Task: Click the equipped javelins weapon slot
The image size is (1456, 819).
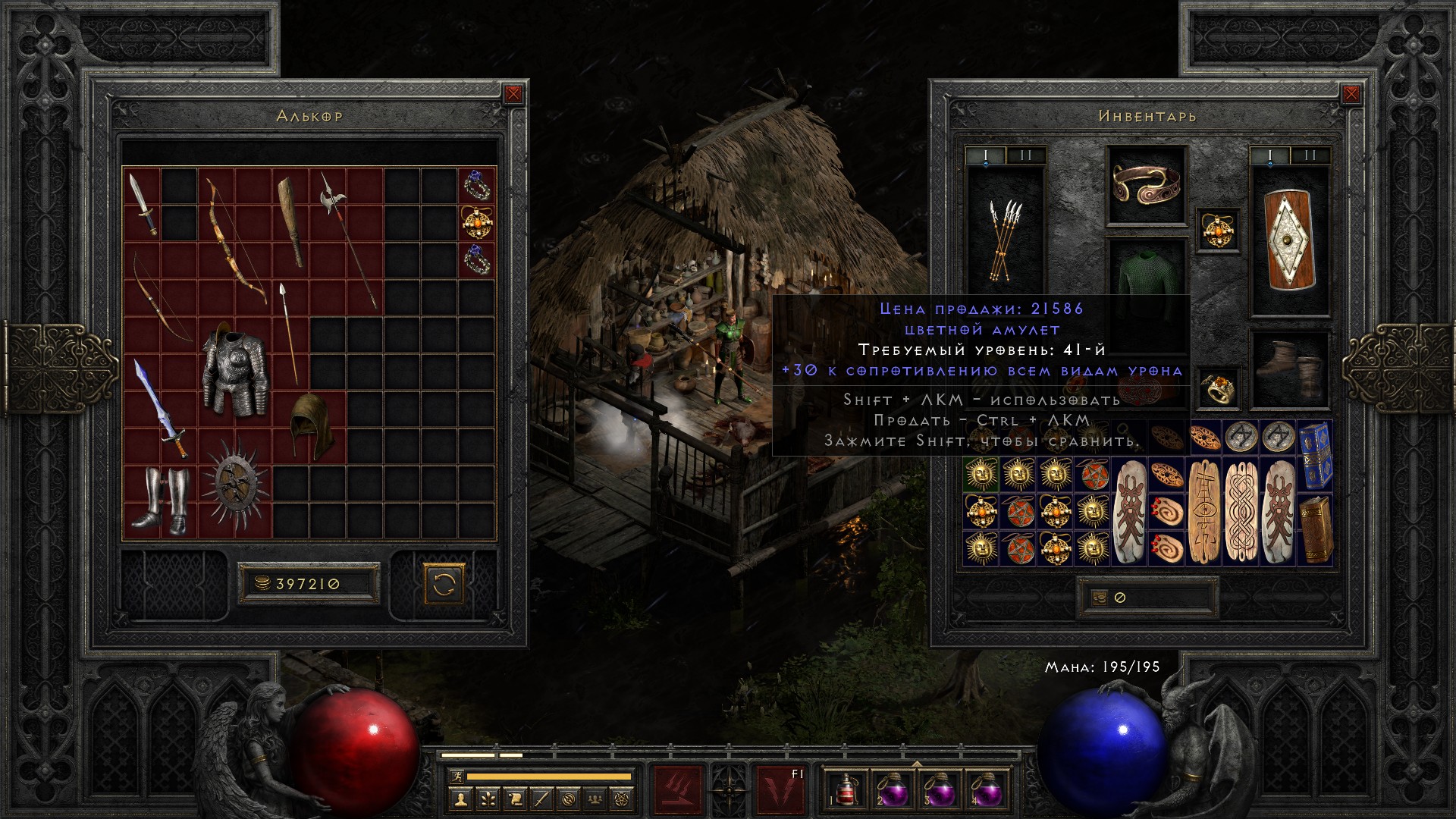Action: click(x=1005, y=240)
